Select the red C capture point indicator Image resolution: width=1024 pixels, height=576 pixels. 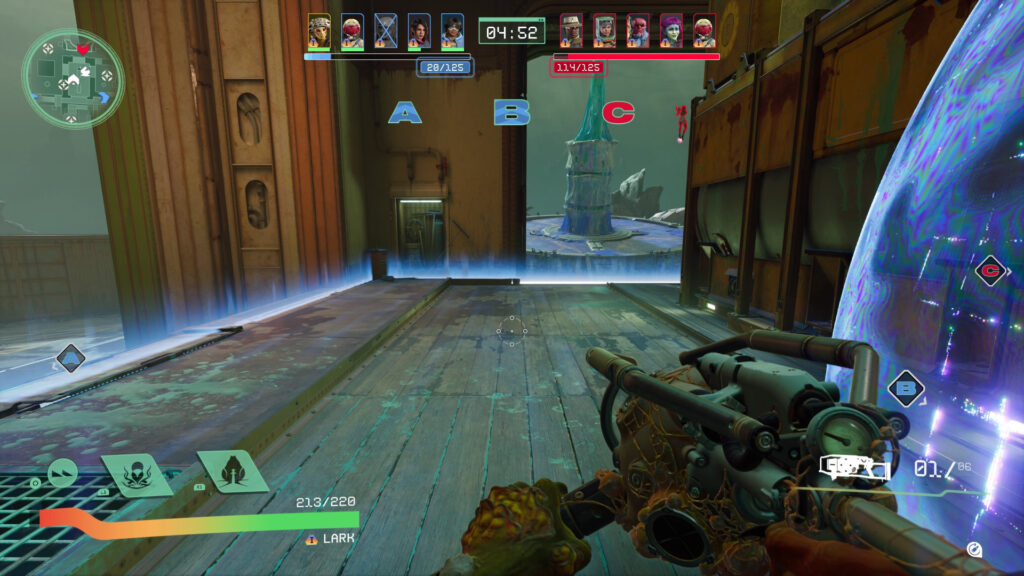click(x=618, y=112)
